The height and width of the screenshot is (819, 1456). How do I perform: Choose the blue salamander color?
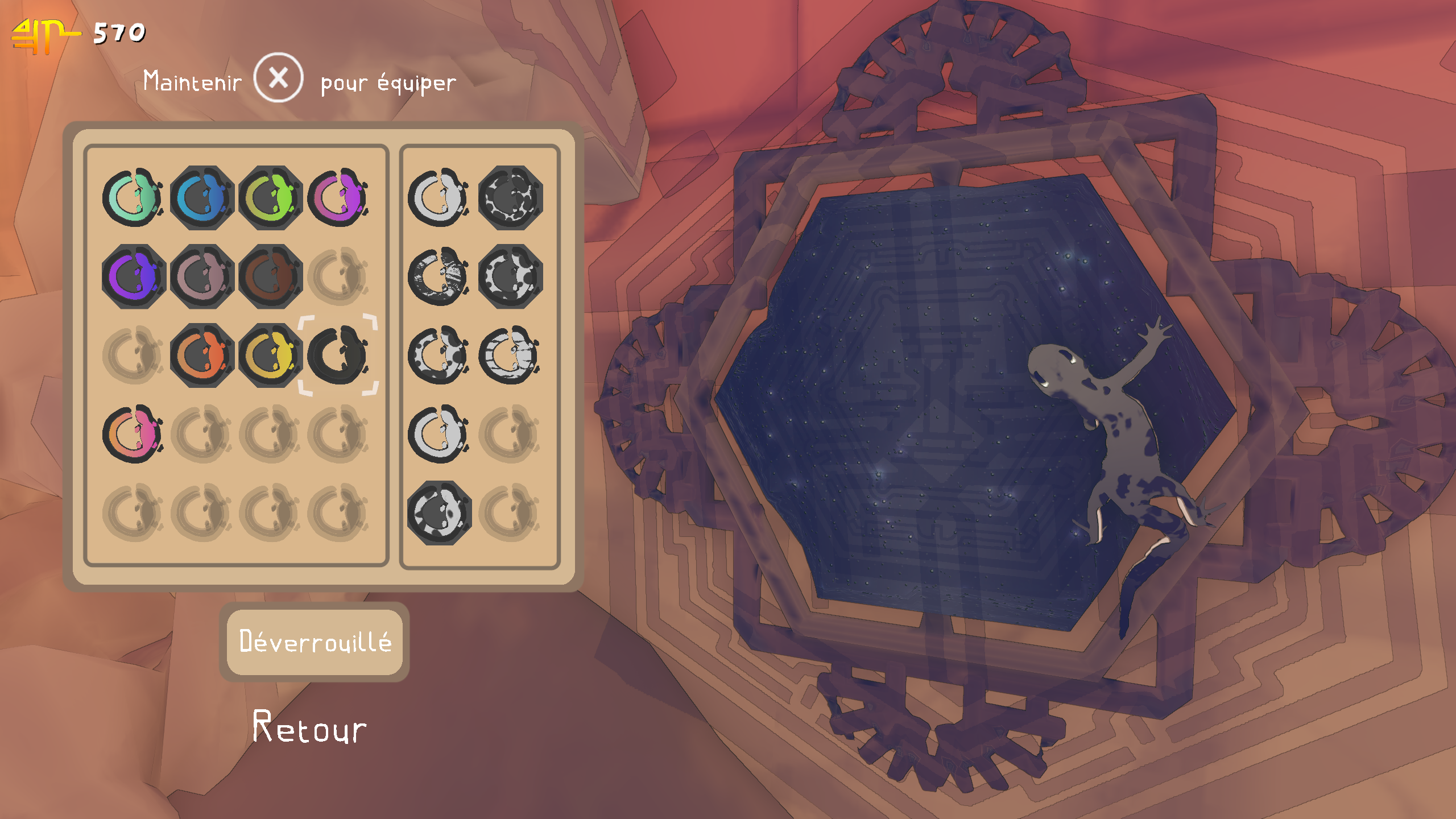(x=202, y=198)
